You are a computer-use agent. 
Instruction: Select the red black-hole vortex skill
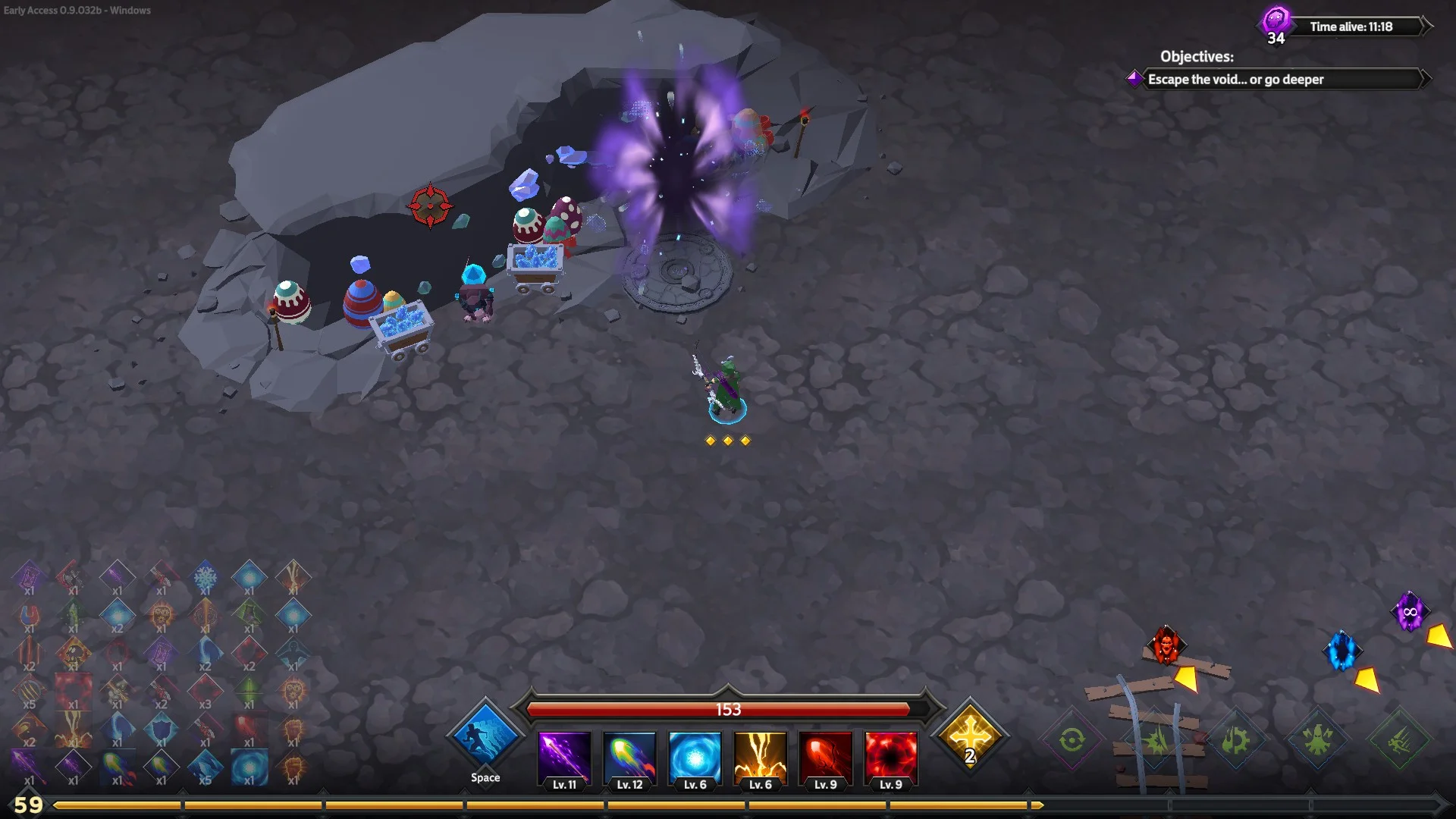[x=890, y=756]
